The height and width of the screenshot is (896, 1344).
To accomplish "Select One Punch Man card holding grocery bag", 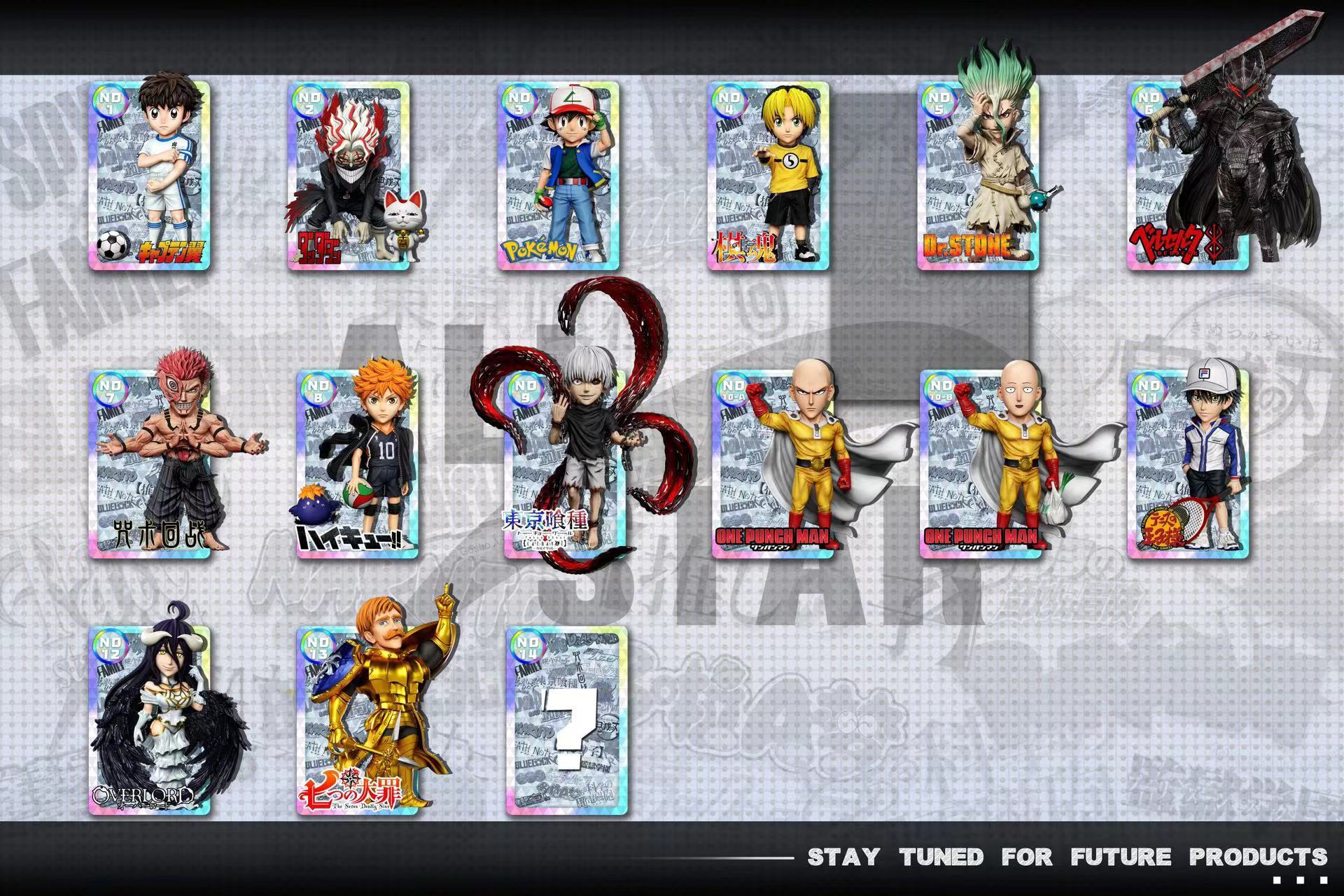I will point(980,464).
